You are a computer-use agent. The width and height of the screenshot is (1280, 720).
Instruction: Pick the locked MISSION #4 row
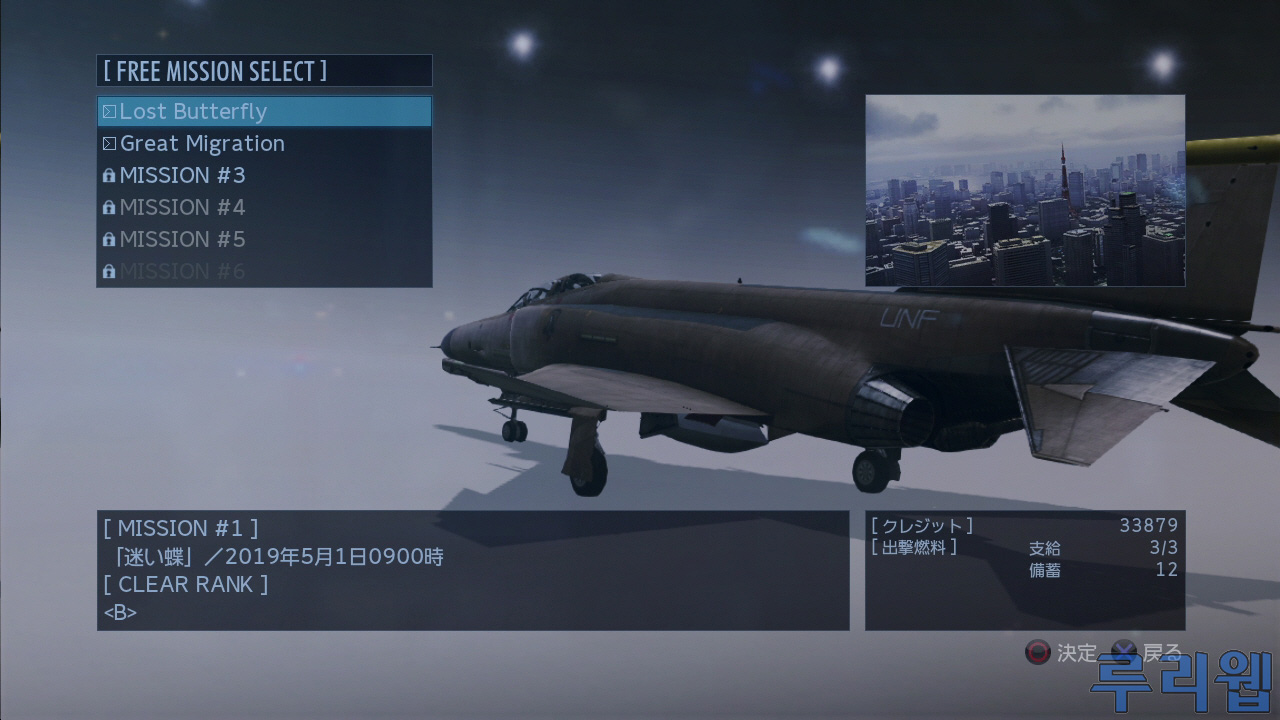[x=264, y=207]
